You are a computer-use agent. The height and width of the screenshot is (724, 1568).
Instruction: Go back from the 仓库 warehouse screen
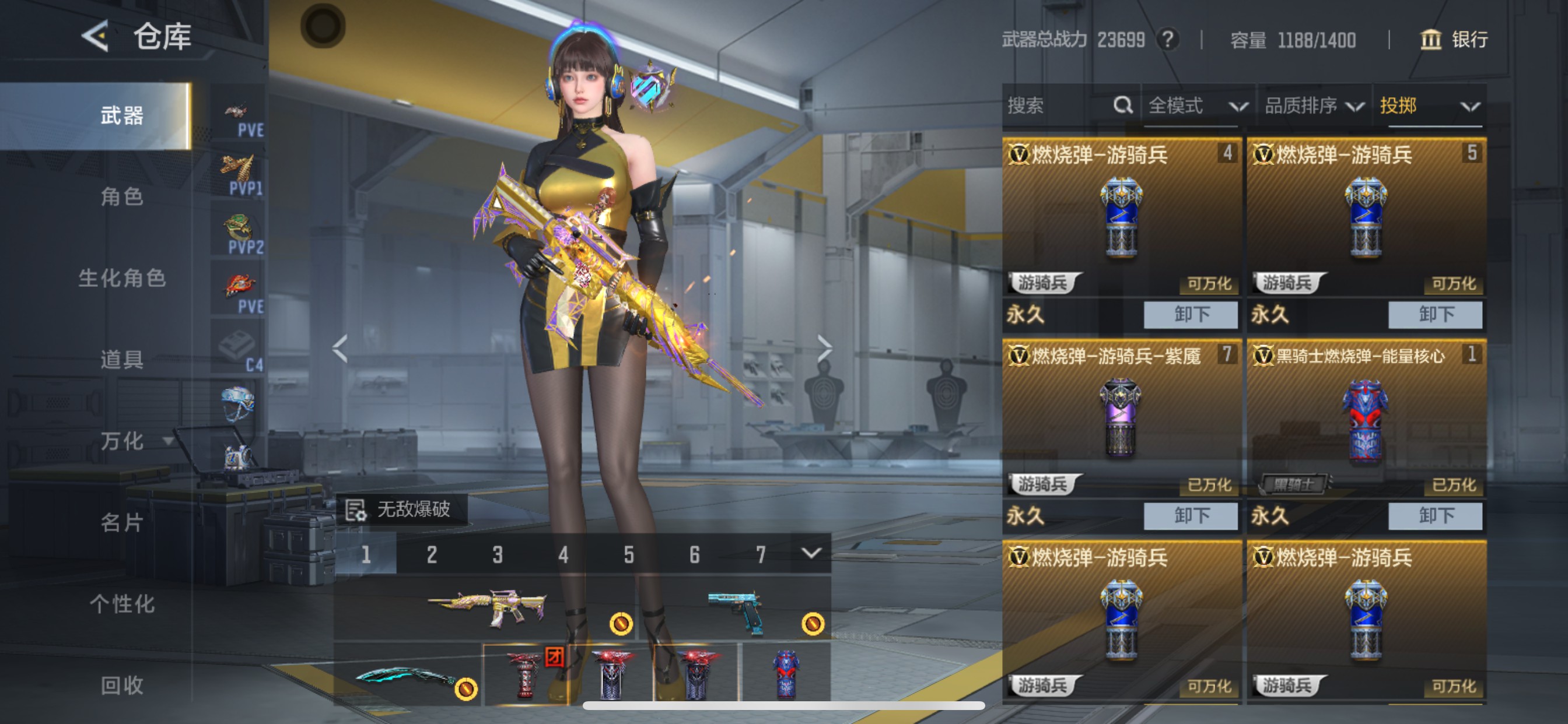coord(96,36)
